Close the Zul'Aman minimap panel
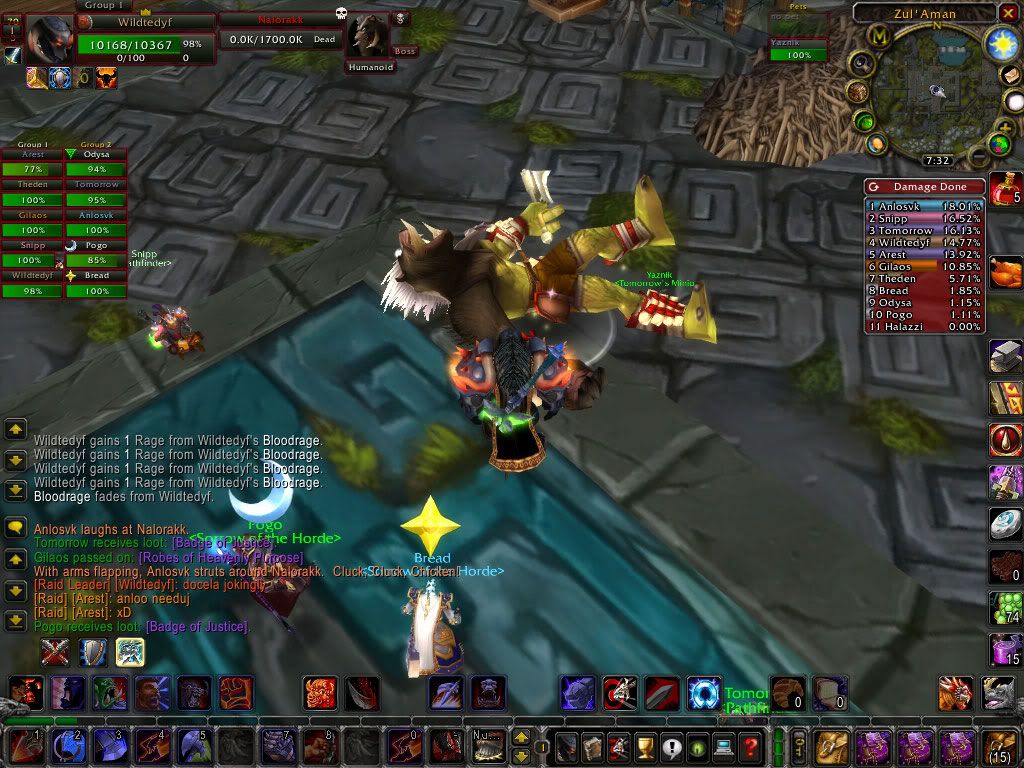 [1010, 13]
